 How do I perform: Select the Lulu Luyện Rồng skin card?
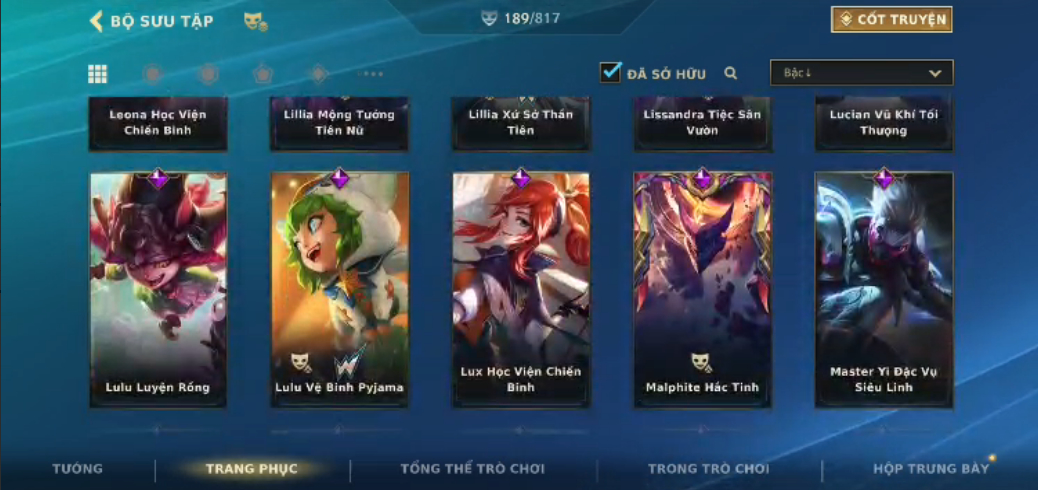[158, 289]
